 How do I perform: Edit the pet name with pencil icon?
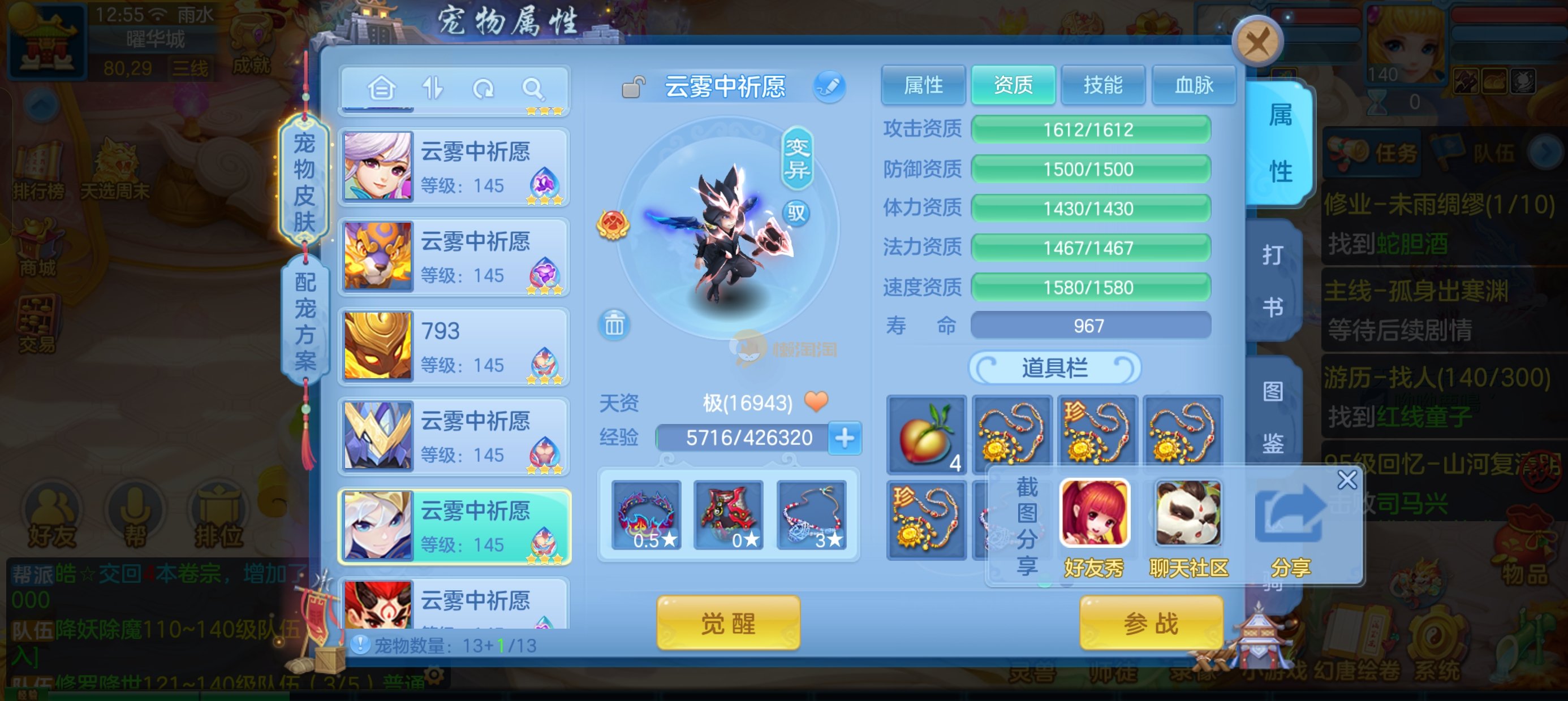point(829,86)
